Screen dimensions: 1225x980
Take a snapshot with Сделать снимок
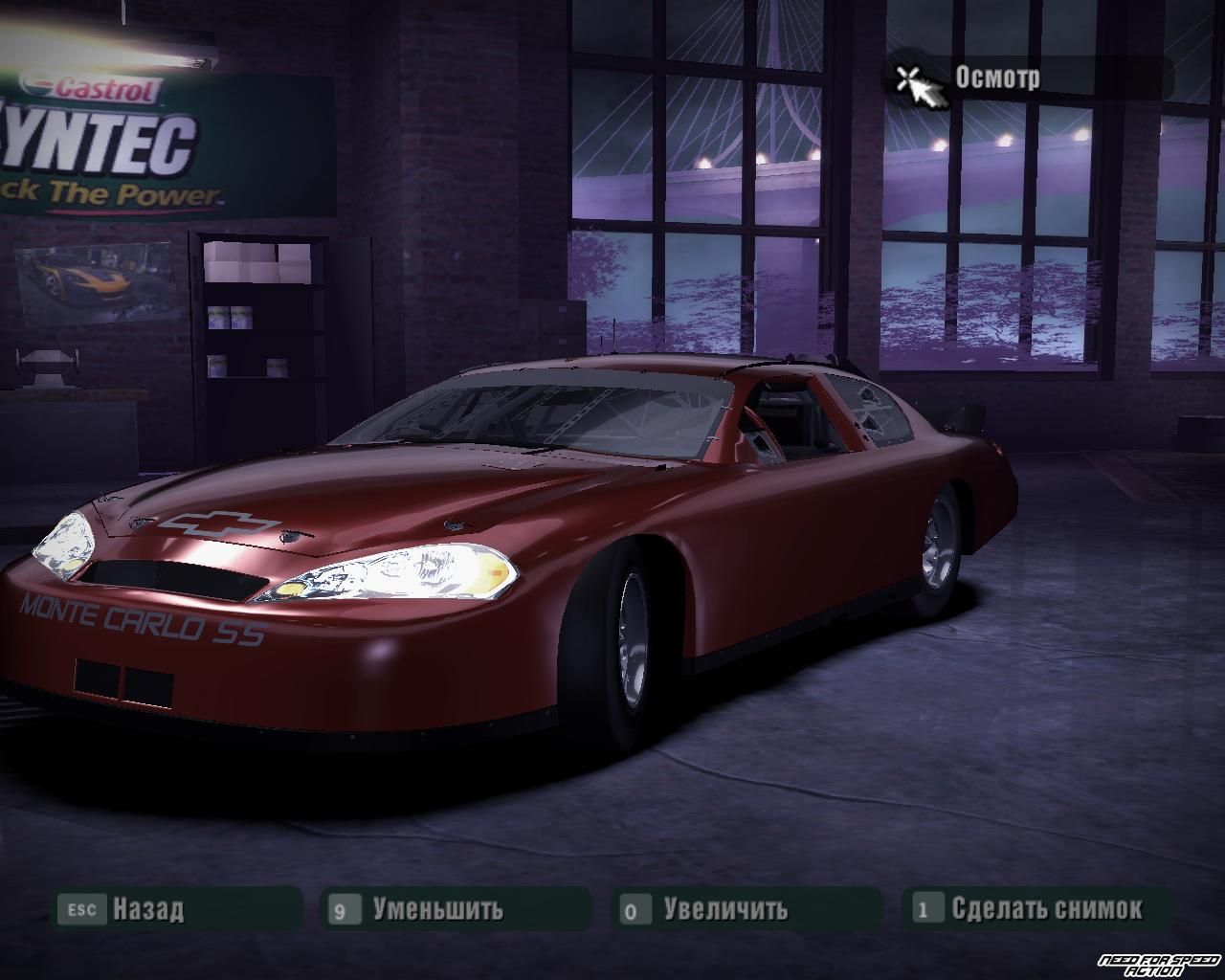1046,908
